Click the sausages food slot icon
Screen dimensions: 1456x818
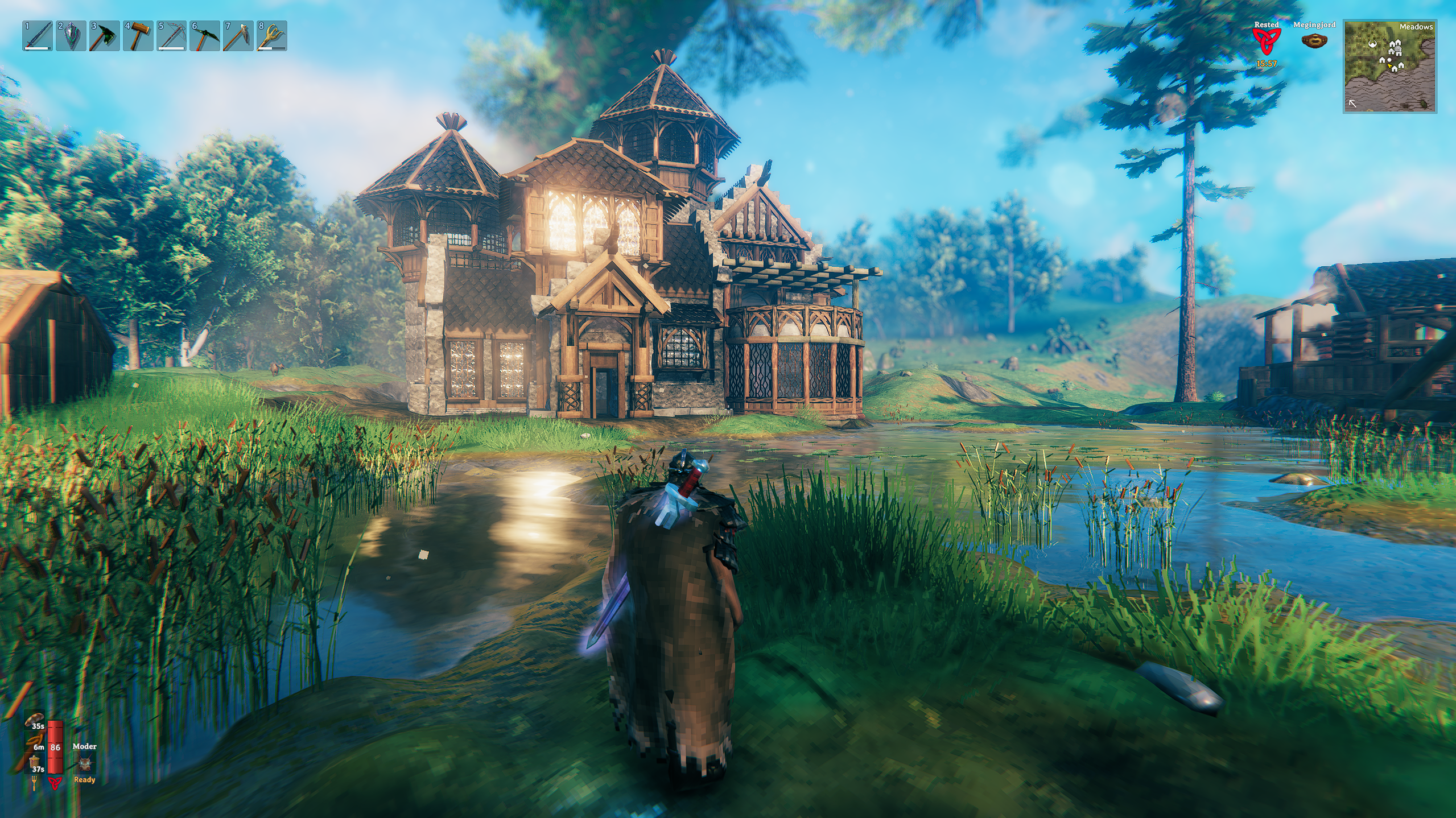point(35,741)
